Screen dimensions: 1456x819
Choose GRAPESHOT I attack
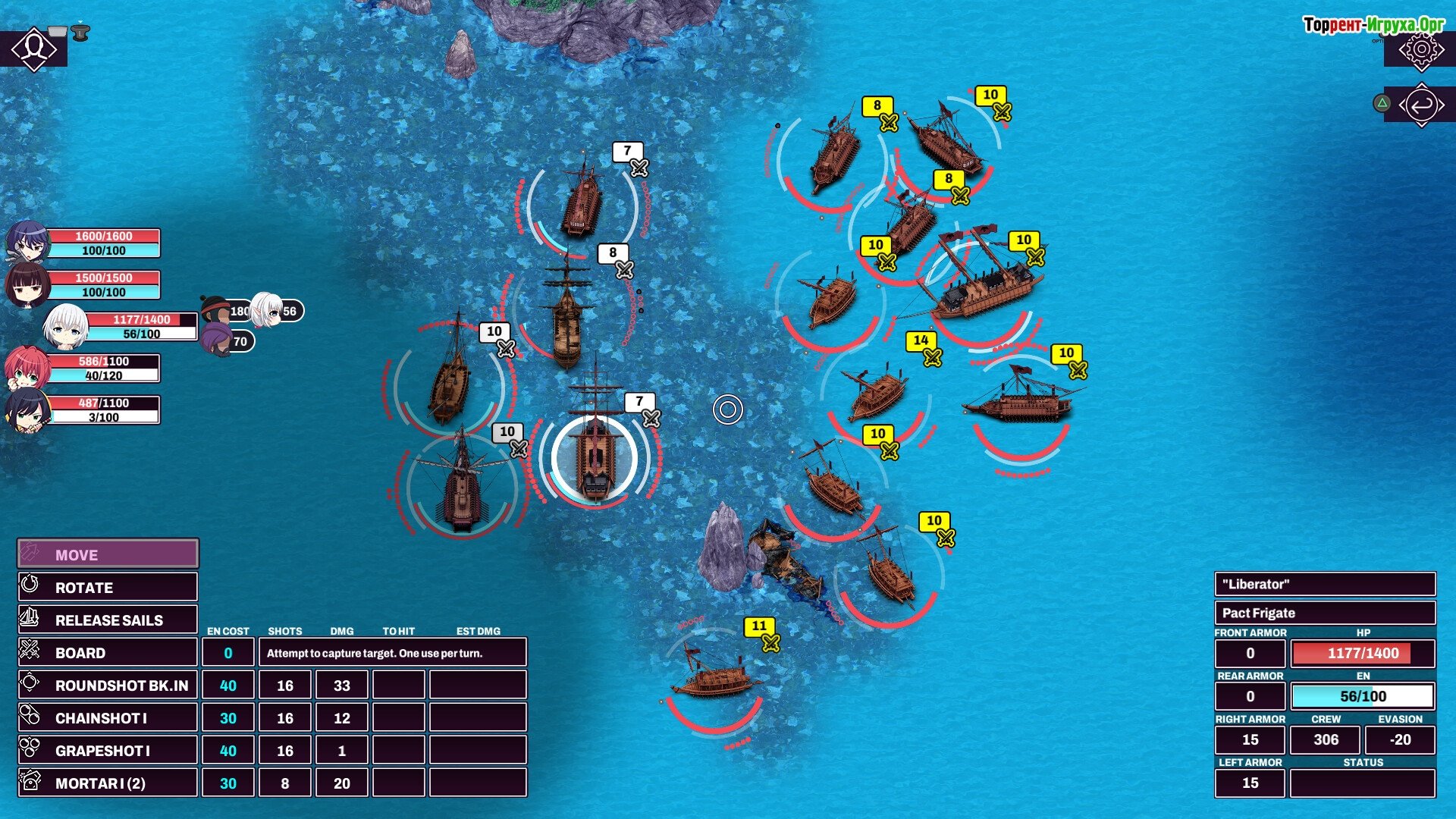click(x=108, y=751)
